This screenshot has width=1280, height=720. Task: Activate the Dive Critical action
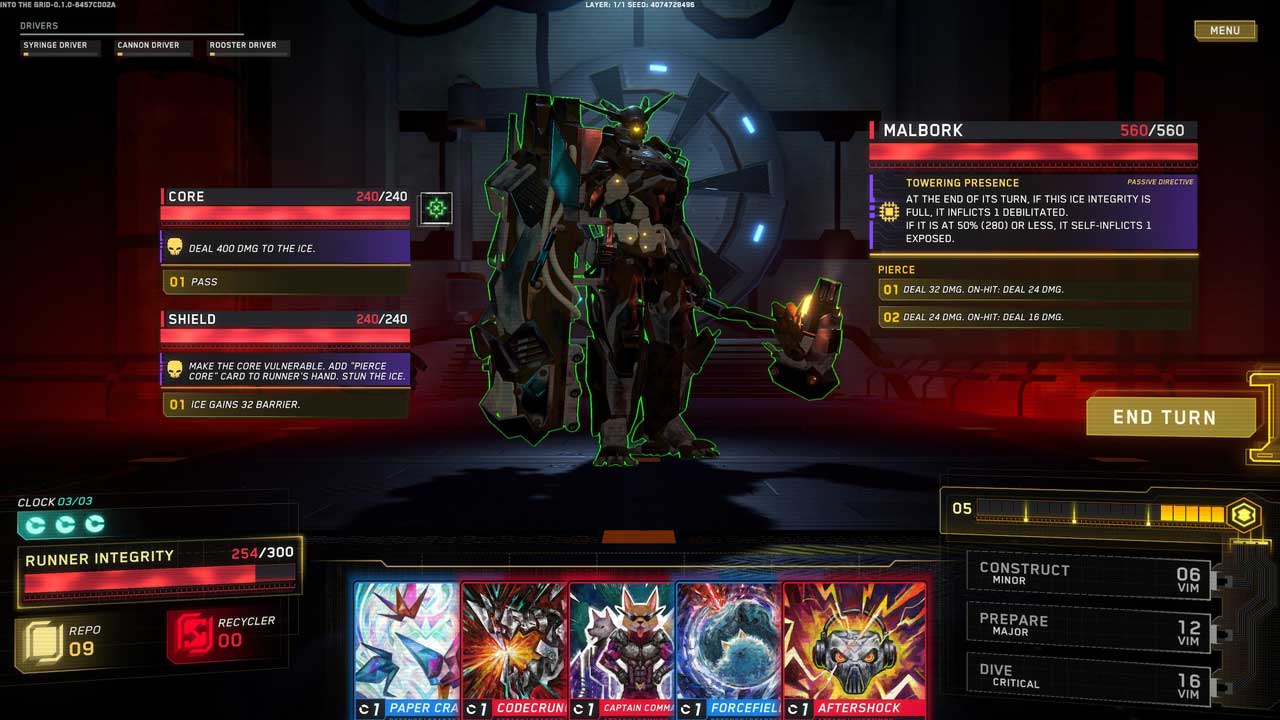(1089, 677)
